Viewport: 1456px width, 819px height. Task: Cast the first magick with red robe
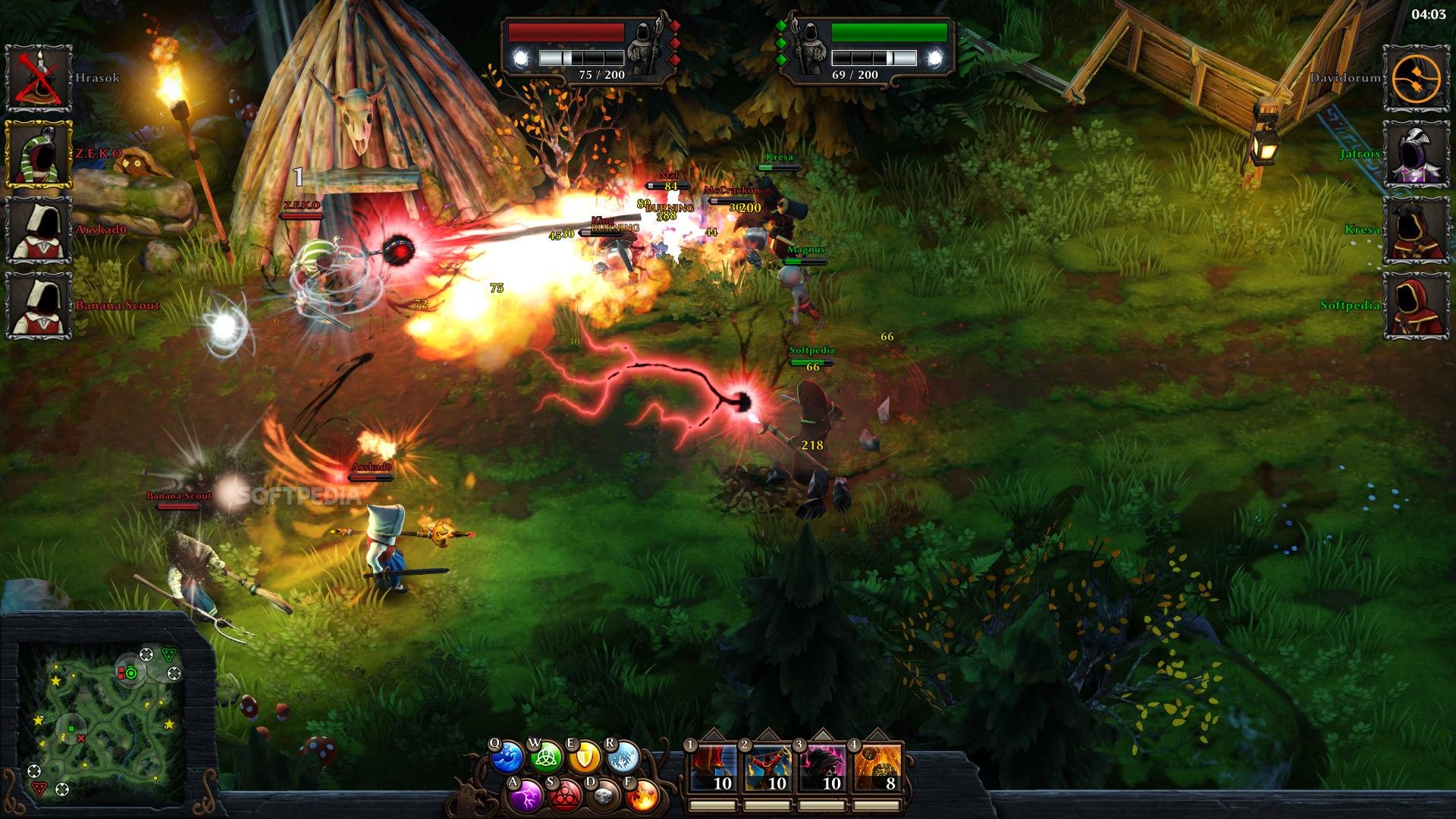coord(713,769)
